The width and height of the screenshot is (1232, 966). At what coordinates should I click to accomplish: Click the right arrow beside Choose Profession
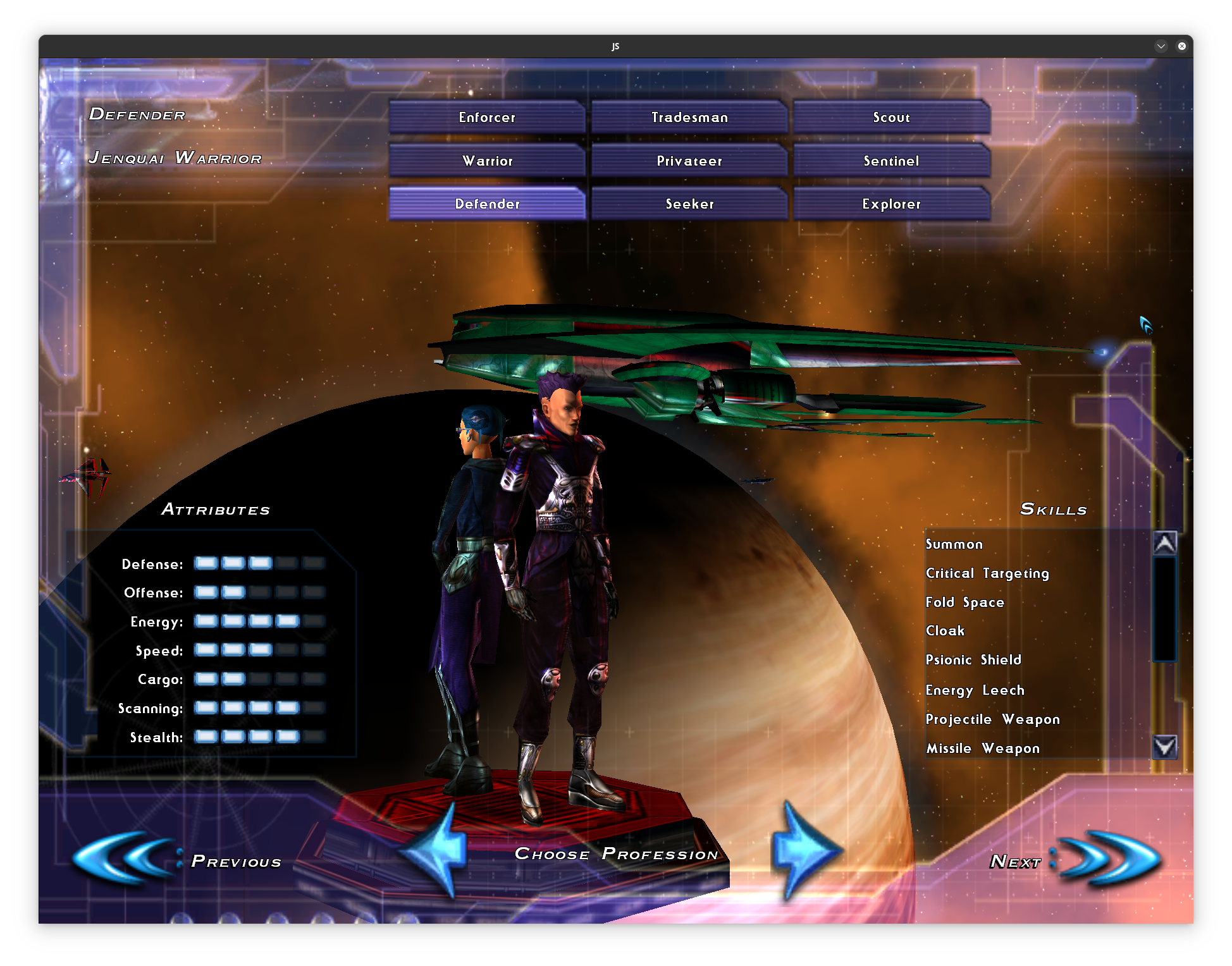point(803,850)
